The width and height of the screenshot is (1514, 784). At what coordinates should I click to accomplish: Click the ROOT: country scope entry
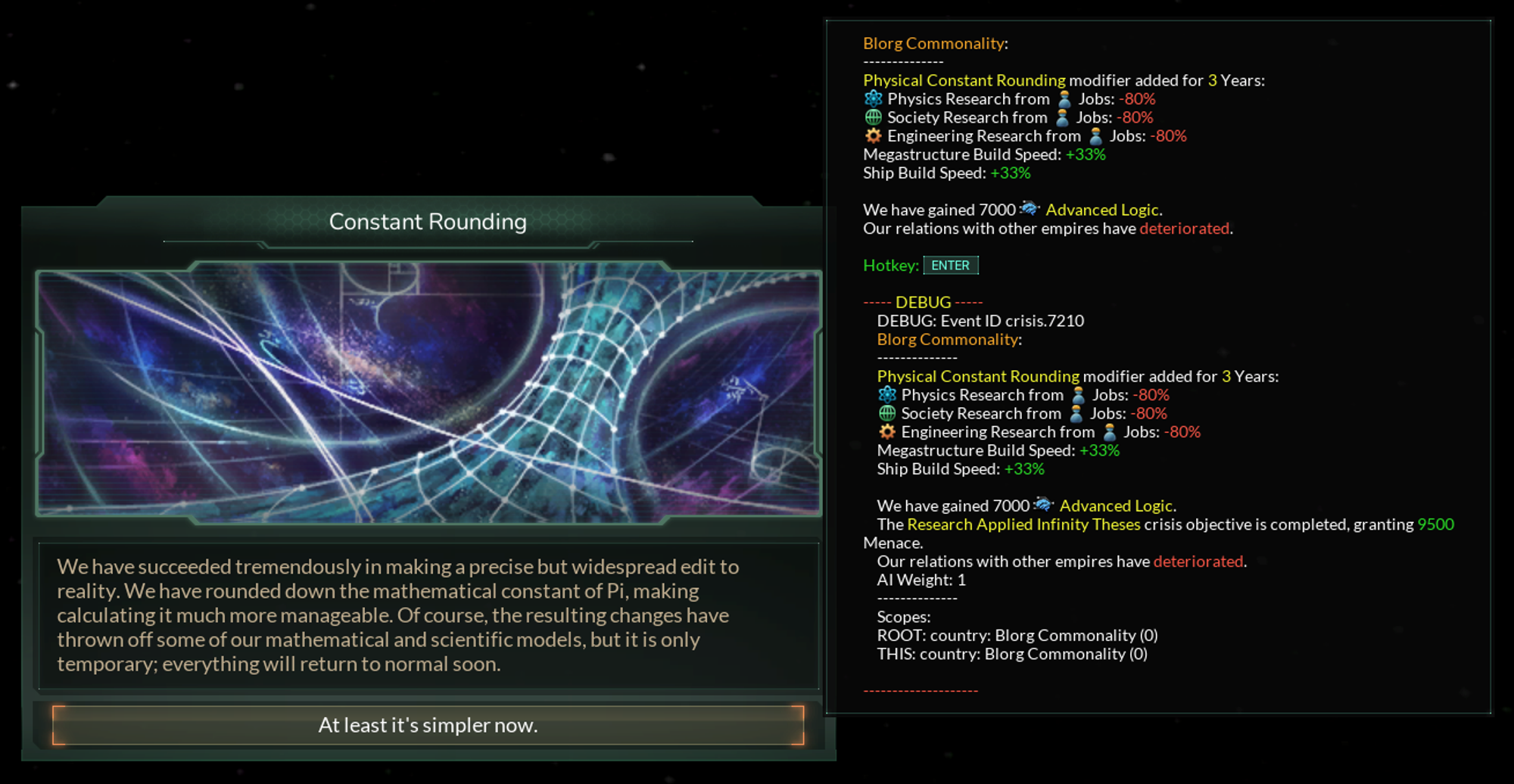tap(1015, 635)
